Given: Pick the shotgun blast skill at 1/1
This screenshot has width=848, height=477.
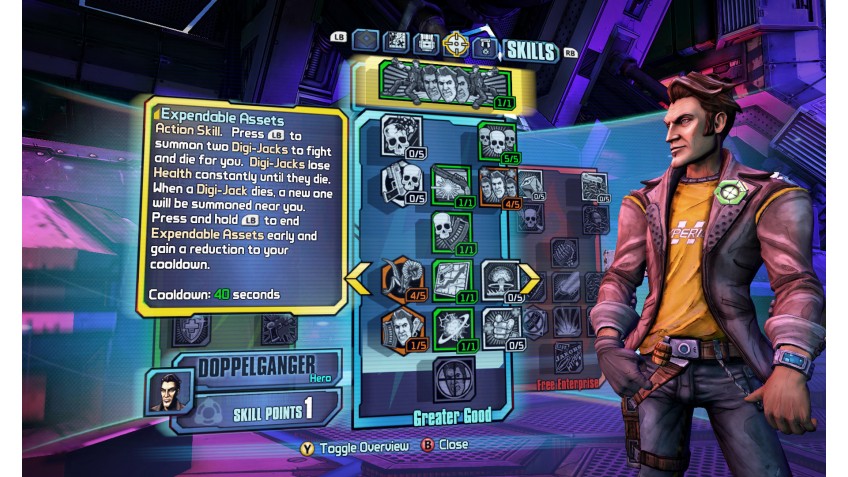Looking at the screenshot, I should click(449, 183).
